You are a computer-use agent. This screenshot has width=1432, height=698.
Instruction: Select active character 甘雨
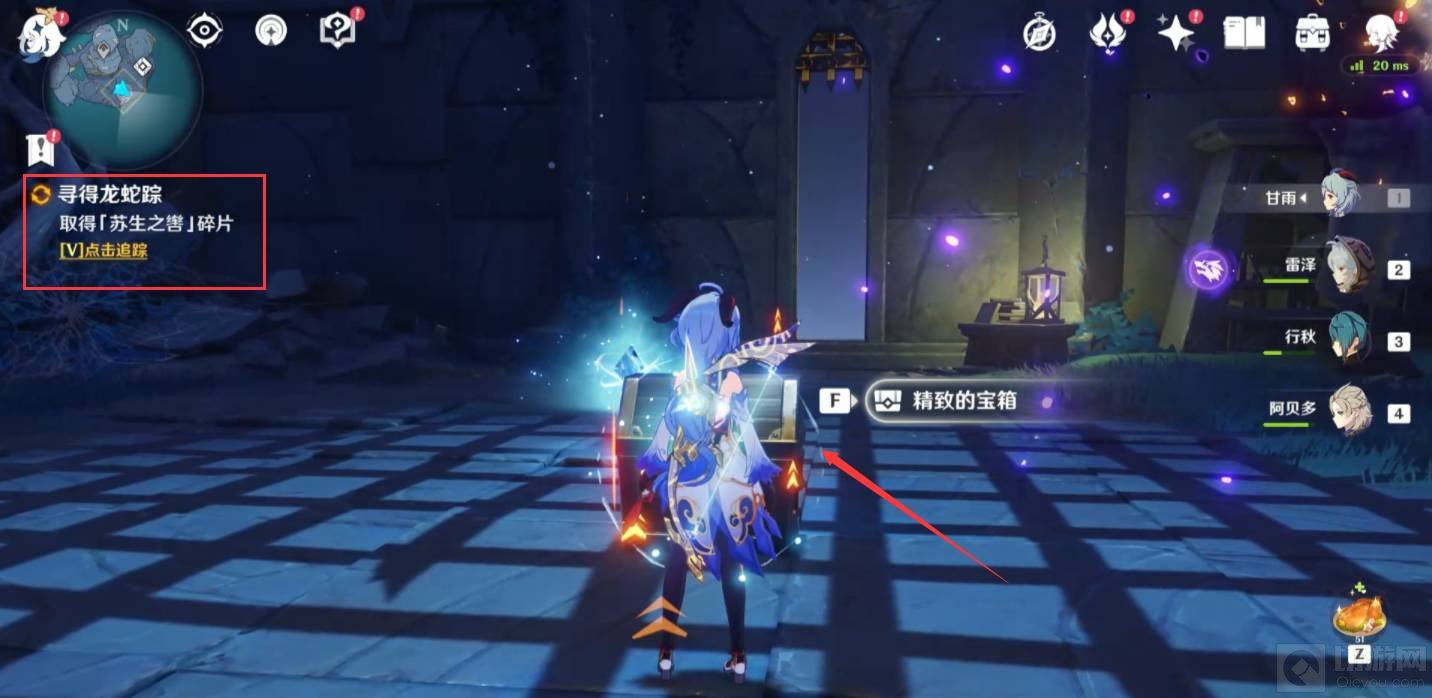click(1340, 196)
